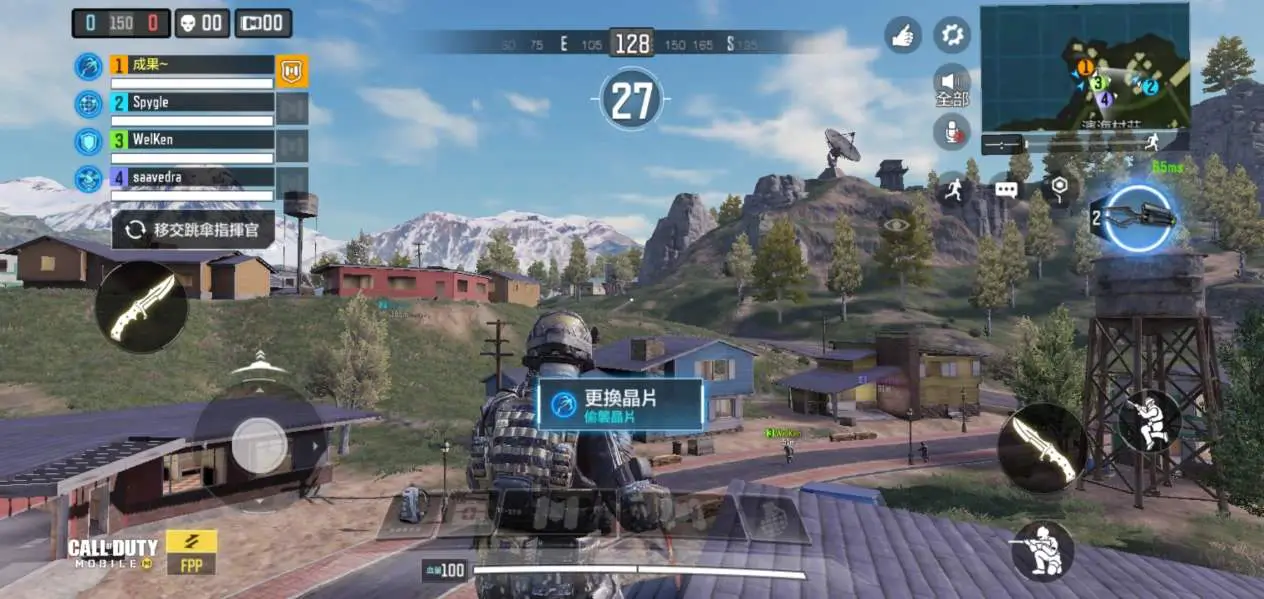This screenshot has height=599, width=1264.
Task: Open the quick chat speech bubble
Action: 1006,188
